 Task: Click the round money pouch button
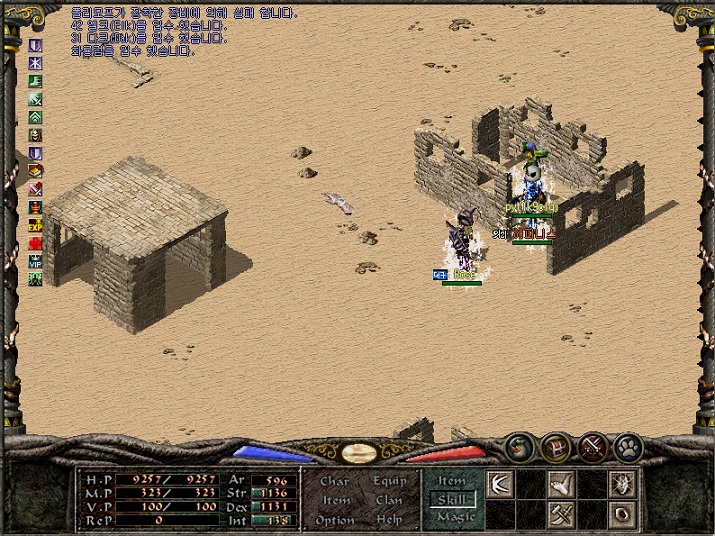coord(519,446)
